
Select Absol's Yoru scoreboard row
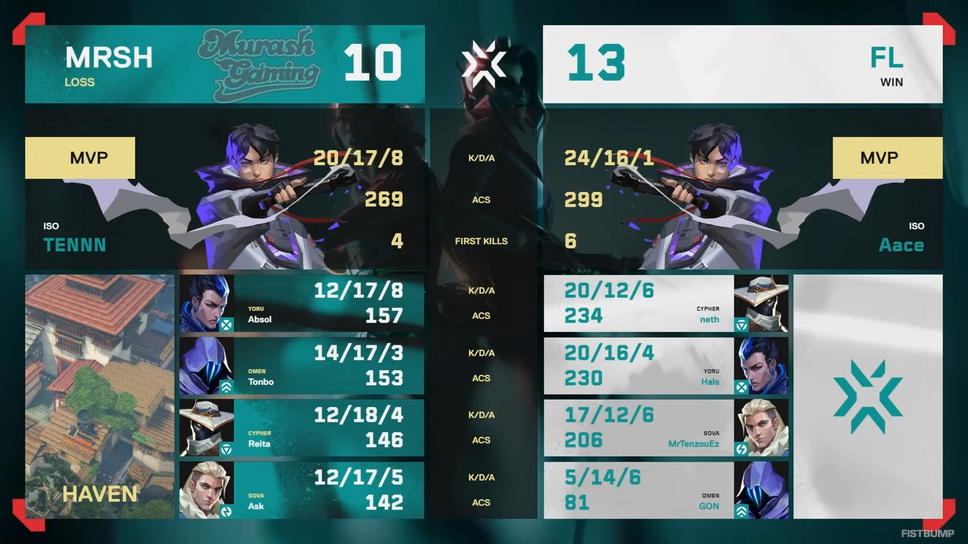coord(300,303)
